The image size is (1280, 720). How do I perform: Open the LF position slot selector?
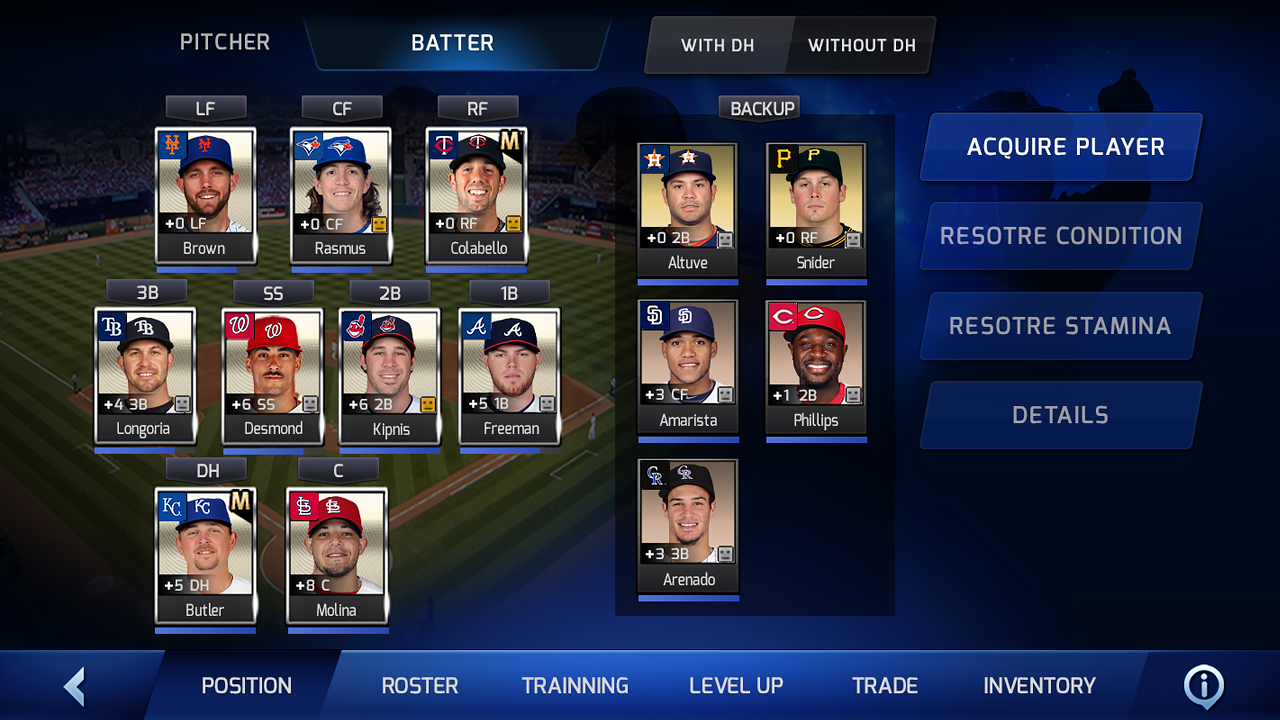tap(205, 107)
